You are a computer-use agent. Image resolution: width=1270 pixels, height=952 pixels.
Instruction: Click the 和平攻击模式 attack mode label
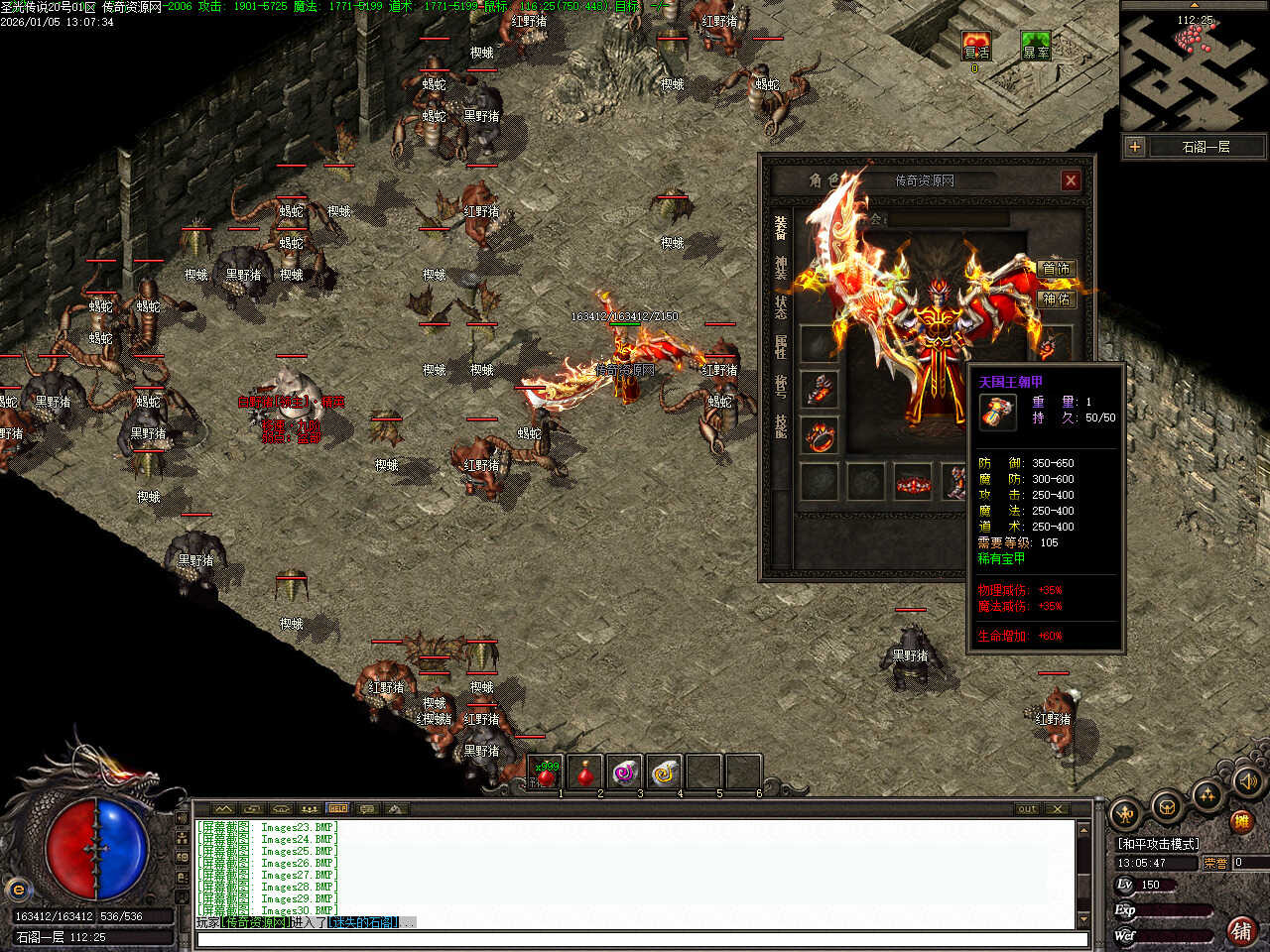(1158, 844)
